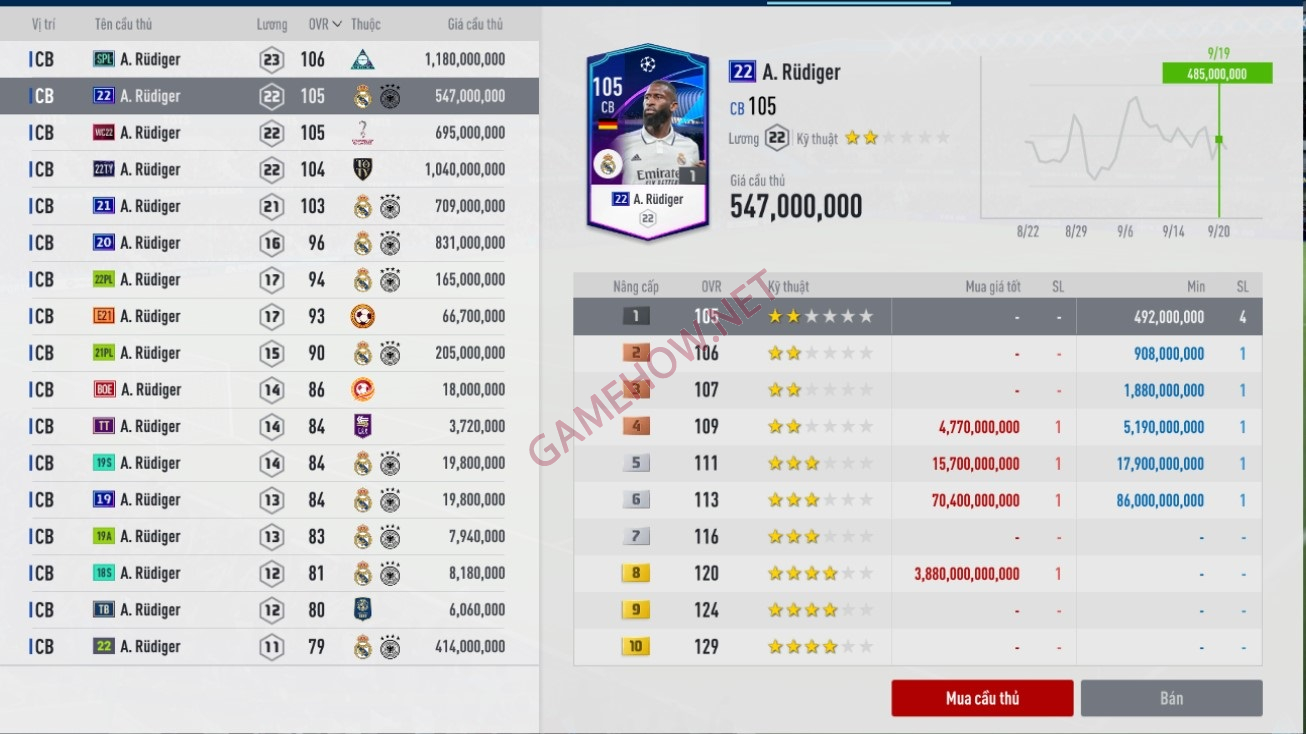Viewport: 1306px width, 734px height.
Task: Sort player list by OVR column
Action: pos(322,24)
